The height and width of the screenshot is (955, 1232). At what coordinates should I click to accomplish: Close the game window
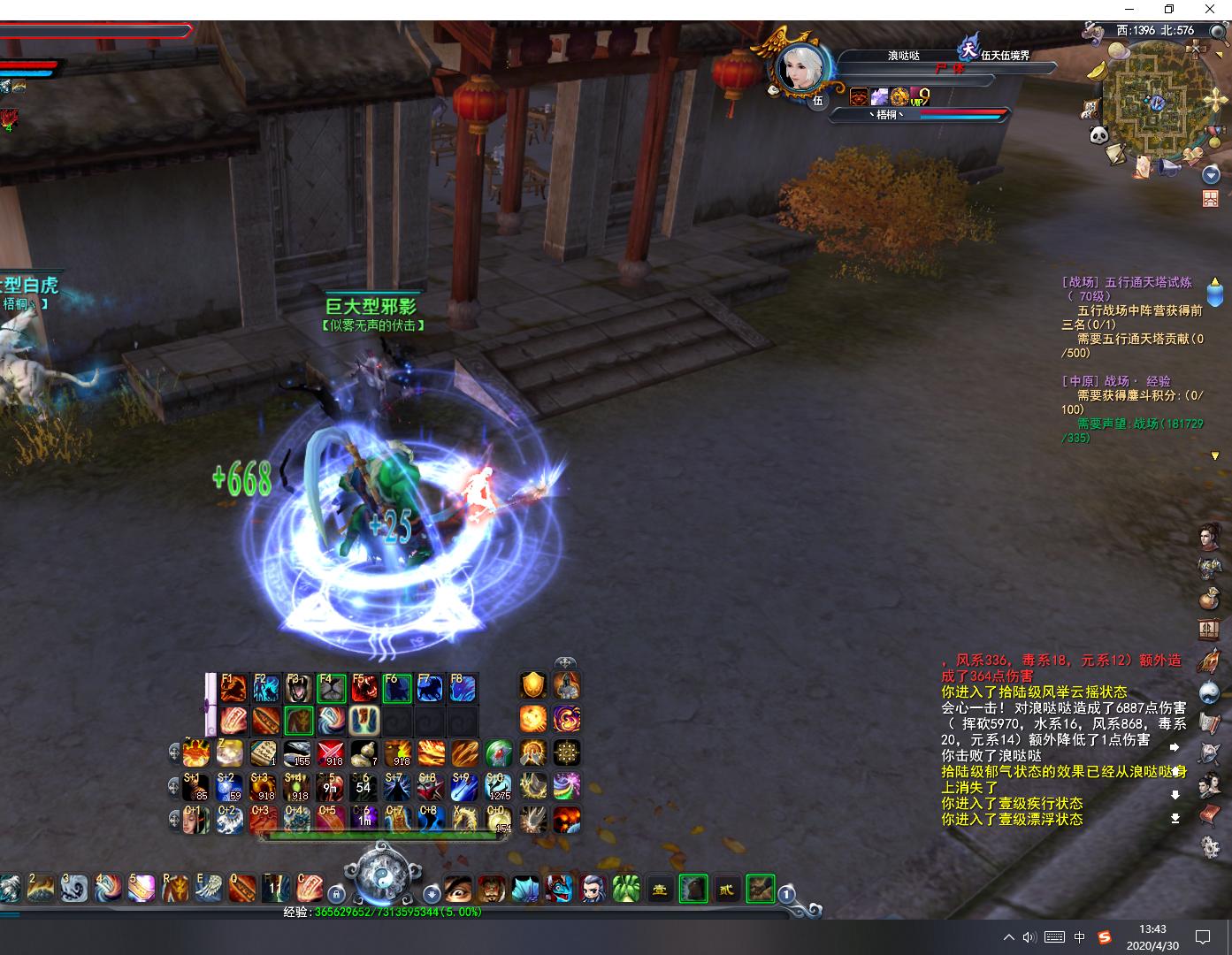pyautogui.click(x=1210, y=10)
